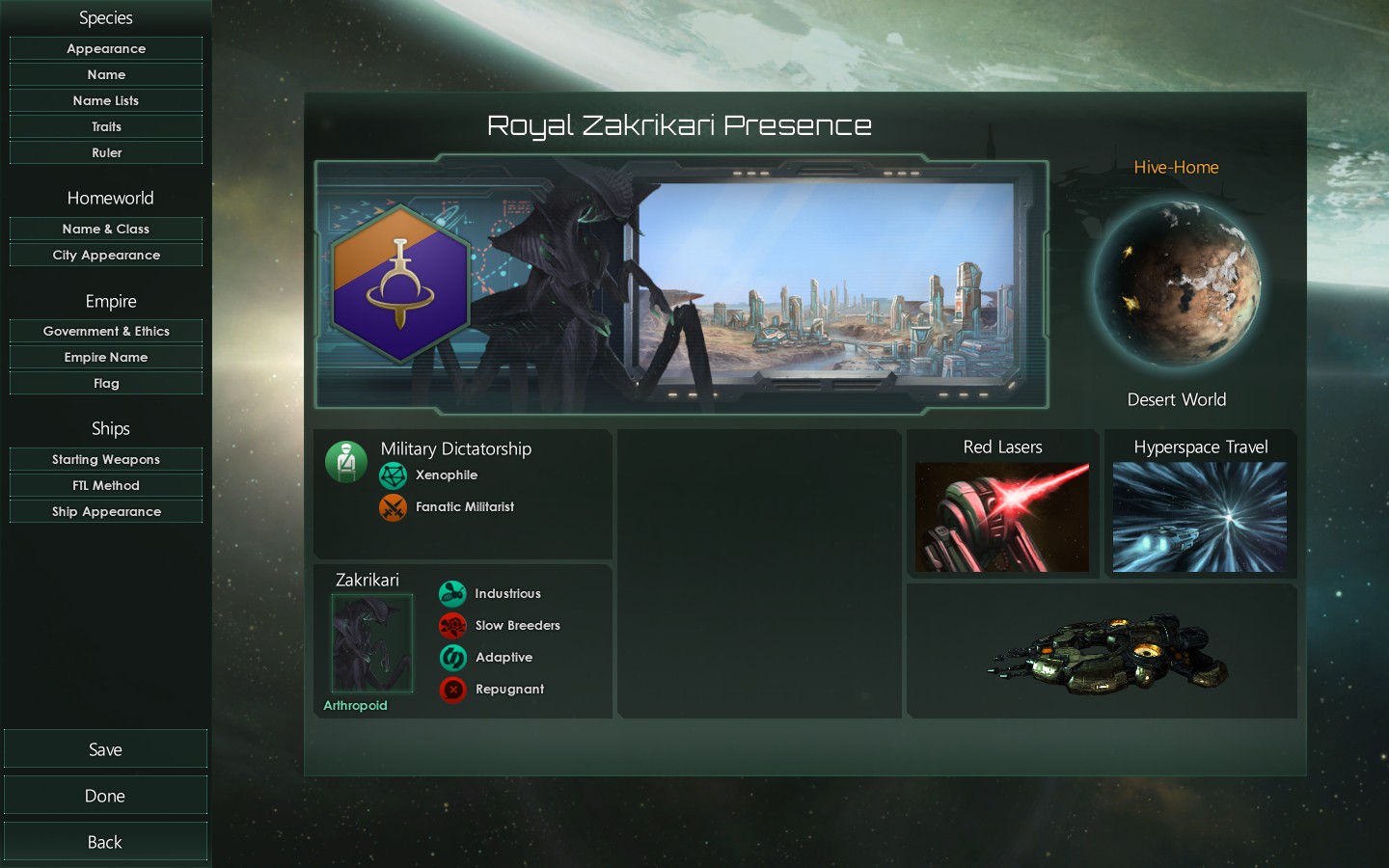The width and height of the screenshot is (1389, 868).
Task: Select the species Name option
Action: coord(106,74)
